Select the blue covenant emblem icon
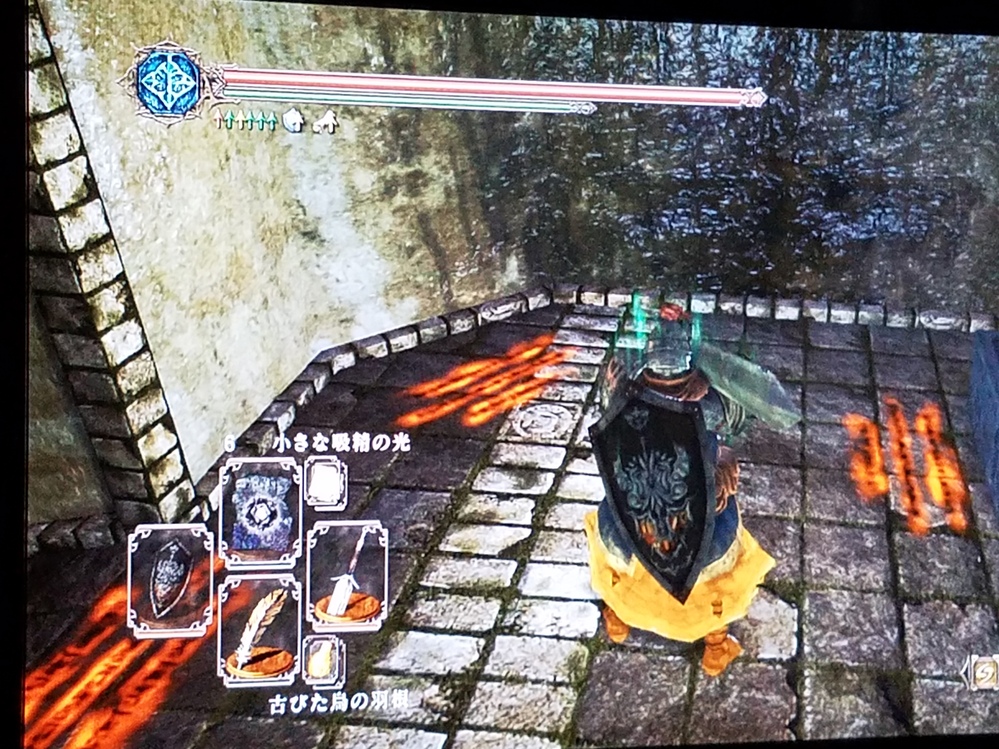 pos(168,83)
